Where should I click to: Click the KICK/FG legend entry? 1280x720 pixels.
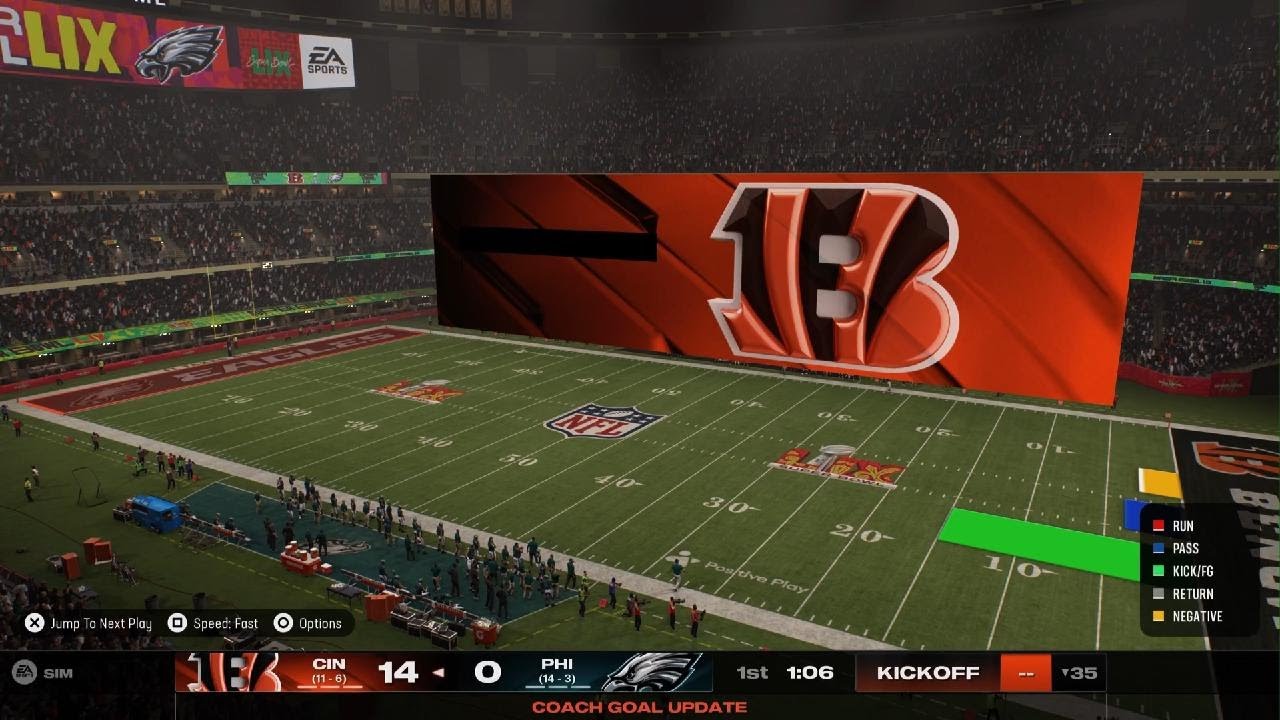click(1192, 571)
